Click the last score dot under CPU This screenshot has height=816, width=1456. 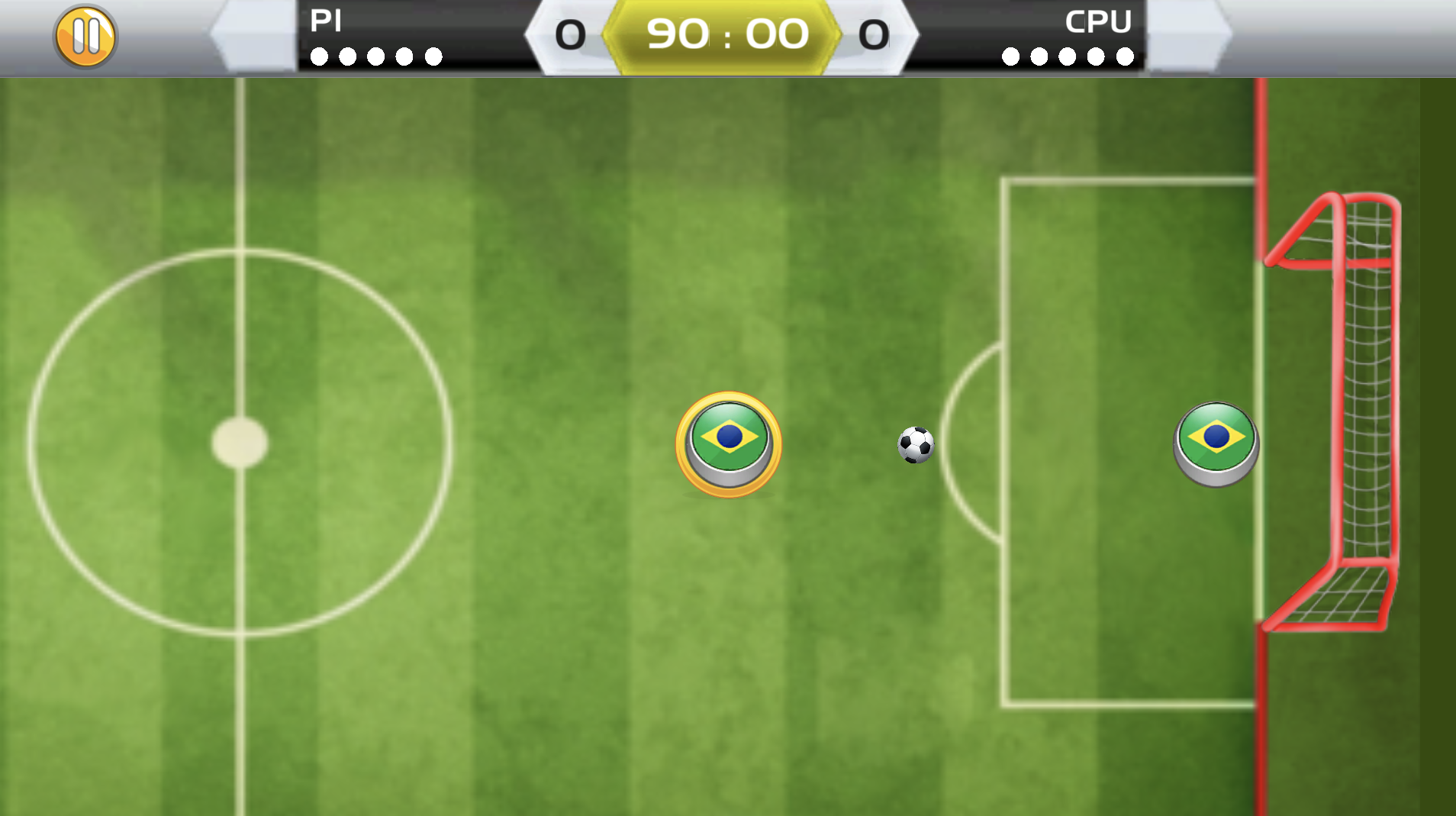1124,56
